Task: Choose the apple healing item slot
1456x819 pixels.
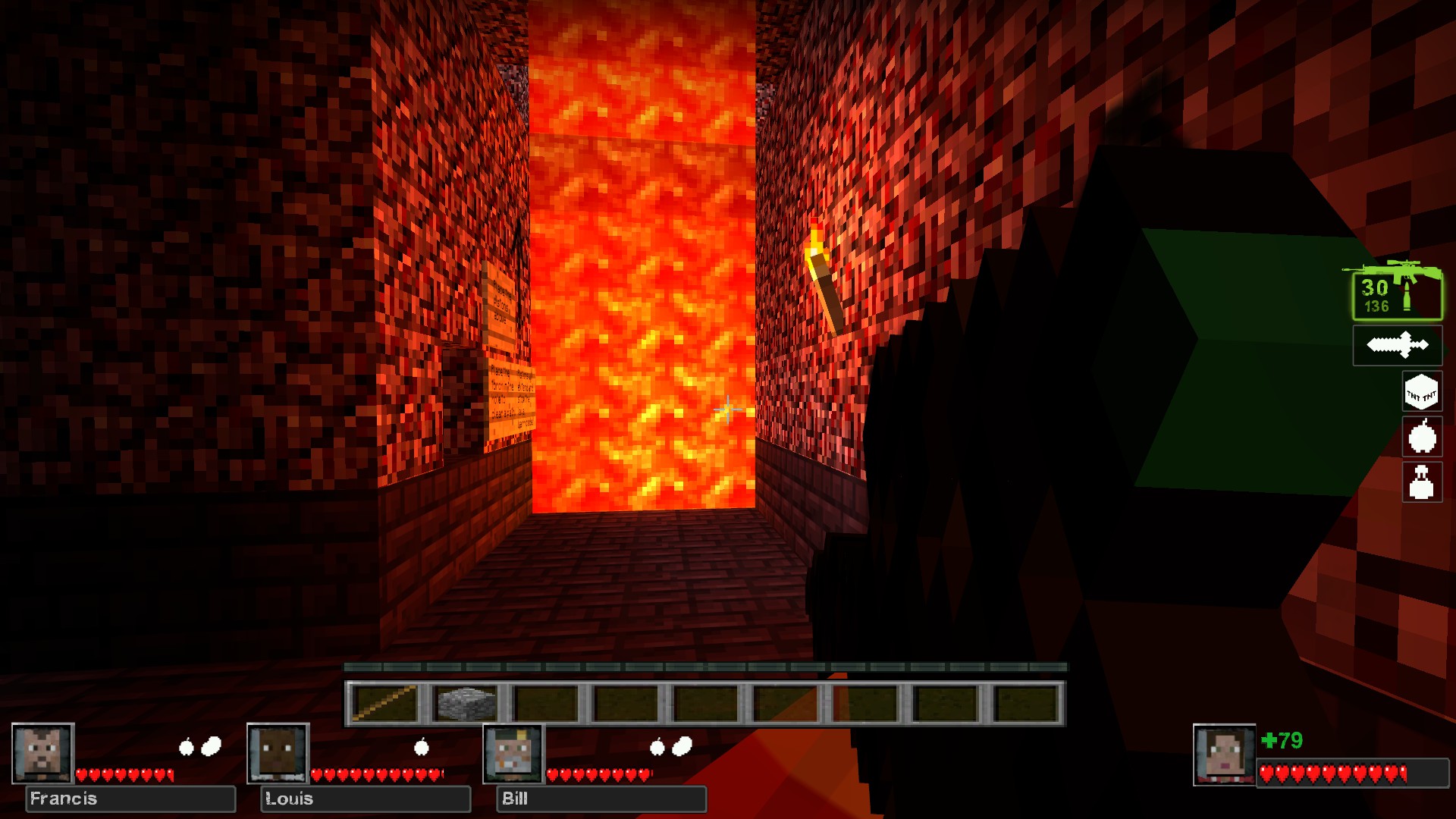Action: (x=1422, y=438)
